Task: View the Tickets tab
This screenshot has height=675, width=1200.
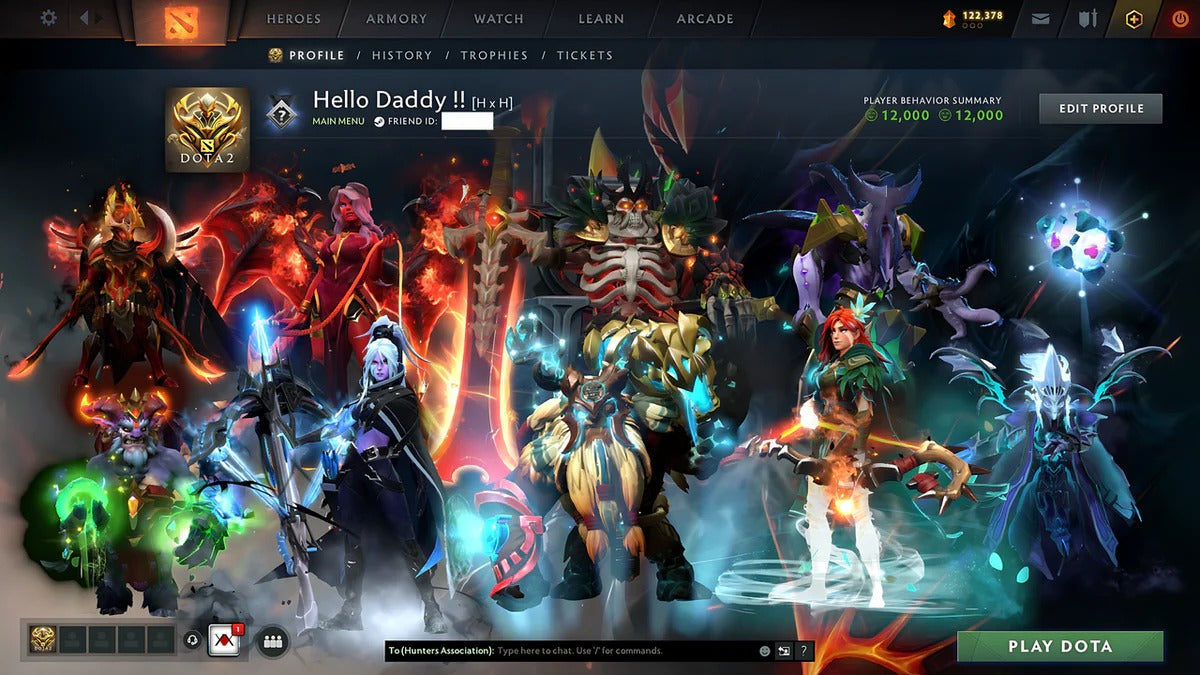Action: (x=585, y=55)
